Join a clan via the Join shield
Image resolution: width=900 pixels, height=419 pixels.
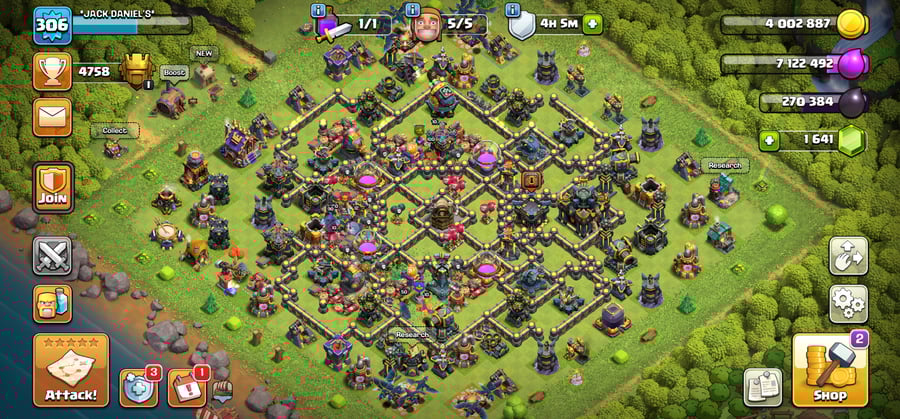[x=52, y=186]
